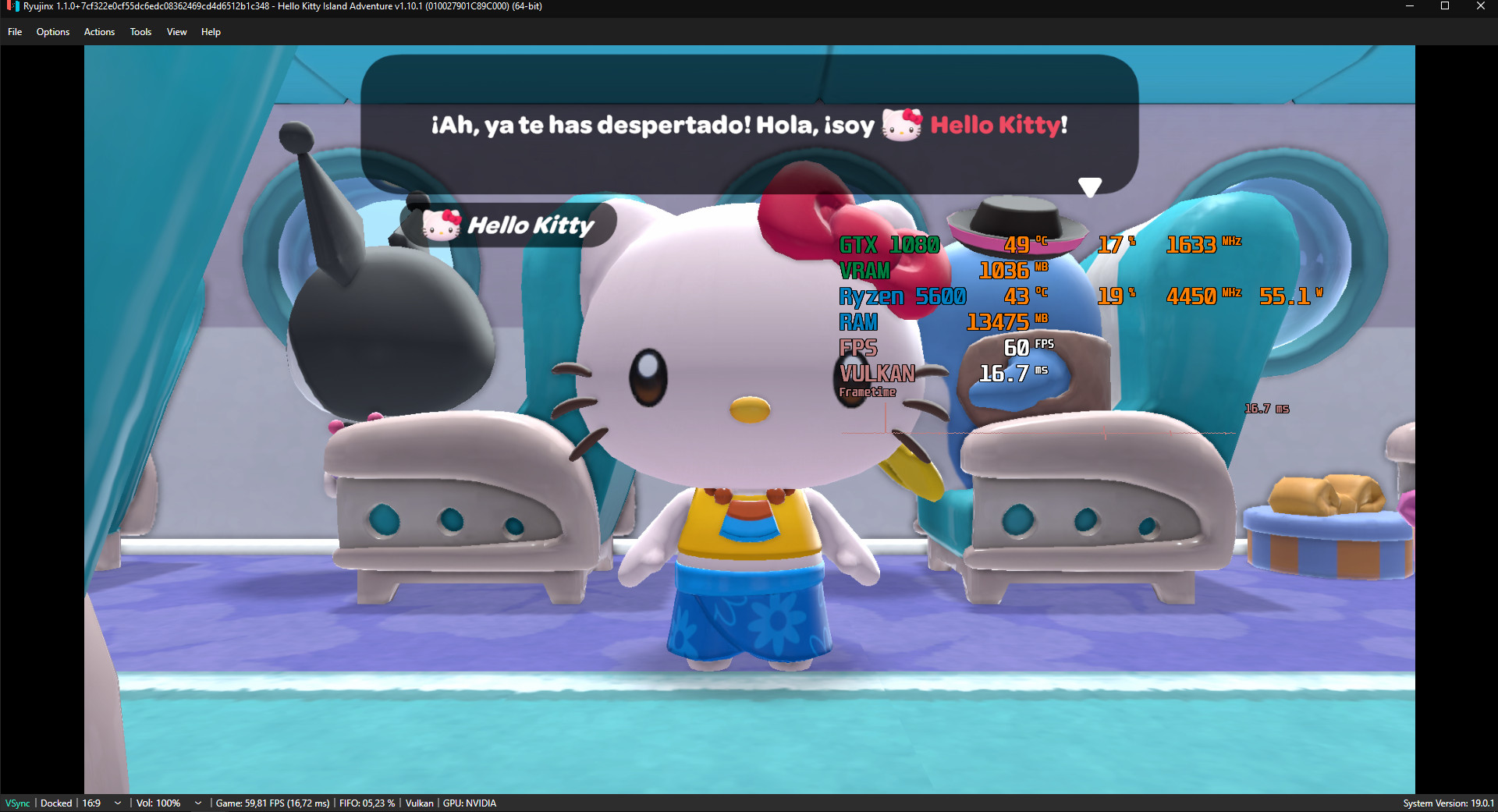Click the white dialogue advance triangle
This screenshot has width=1498, height=812.
coord(1089,186)
